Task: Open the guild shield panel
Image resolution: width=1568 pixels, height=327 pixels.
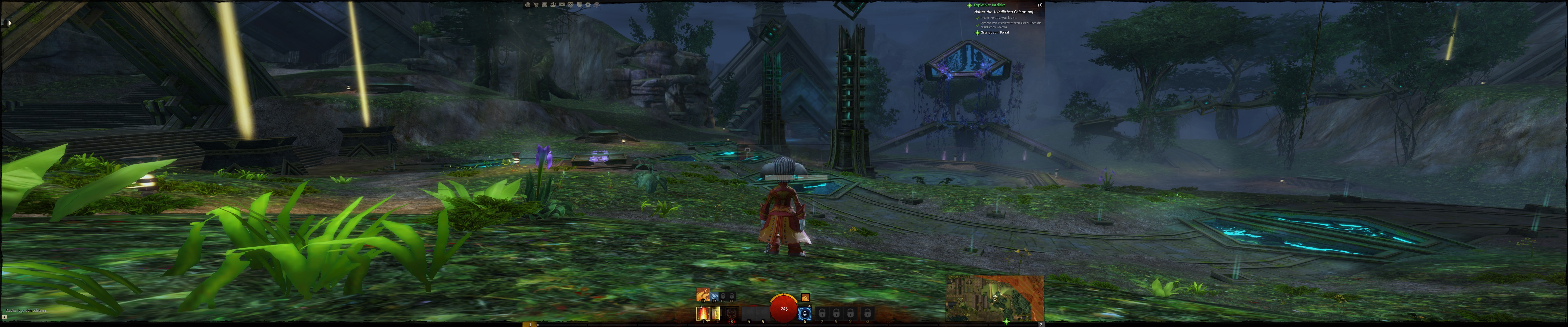Action: [580, 5]
